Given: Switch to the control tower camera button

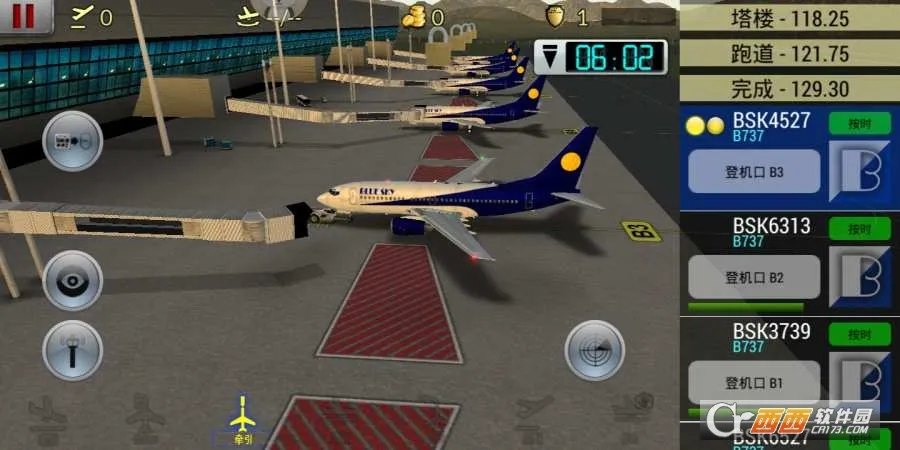Looking at the screenshot, I should coord(72,351).
